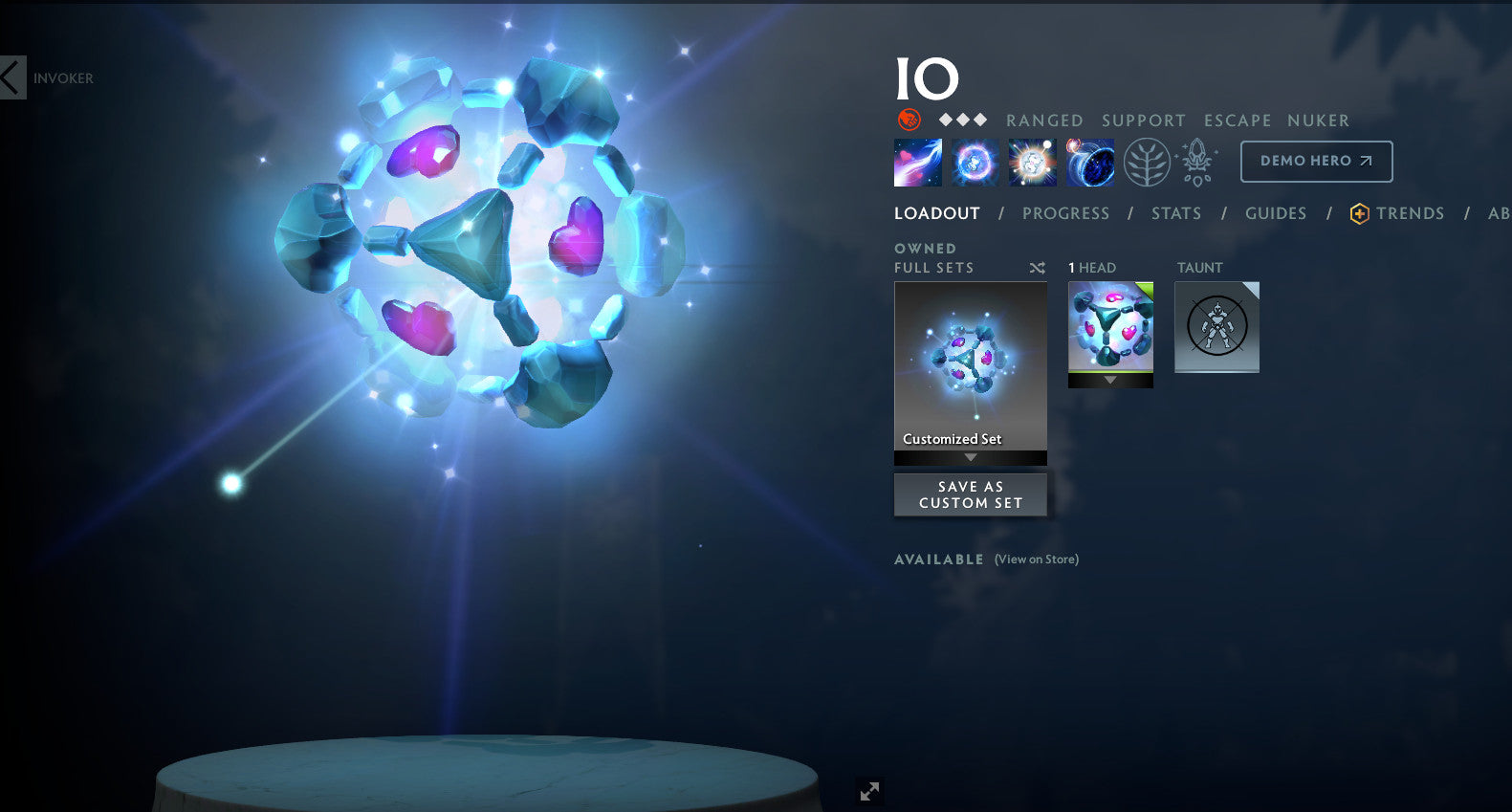1512x812 pixels.
Task: Expand the equipped head item's dropdown arrow
Action: point(1110,379)
